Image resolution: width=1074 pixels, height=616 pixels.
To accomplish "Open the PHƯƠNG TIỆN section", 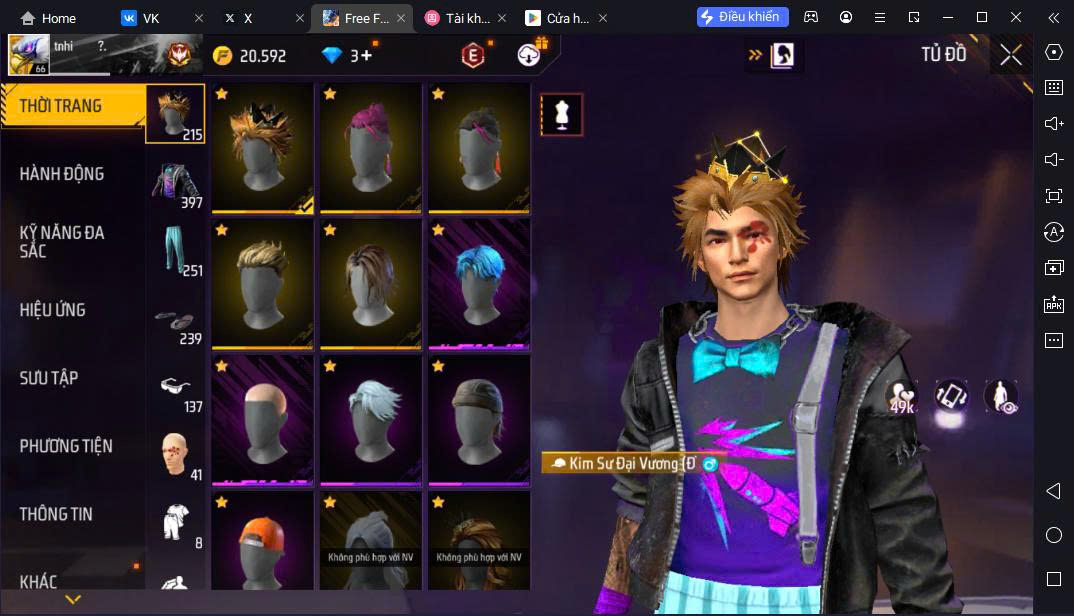I will [x=66, y=446].
